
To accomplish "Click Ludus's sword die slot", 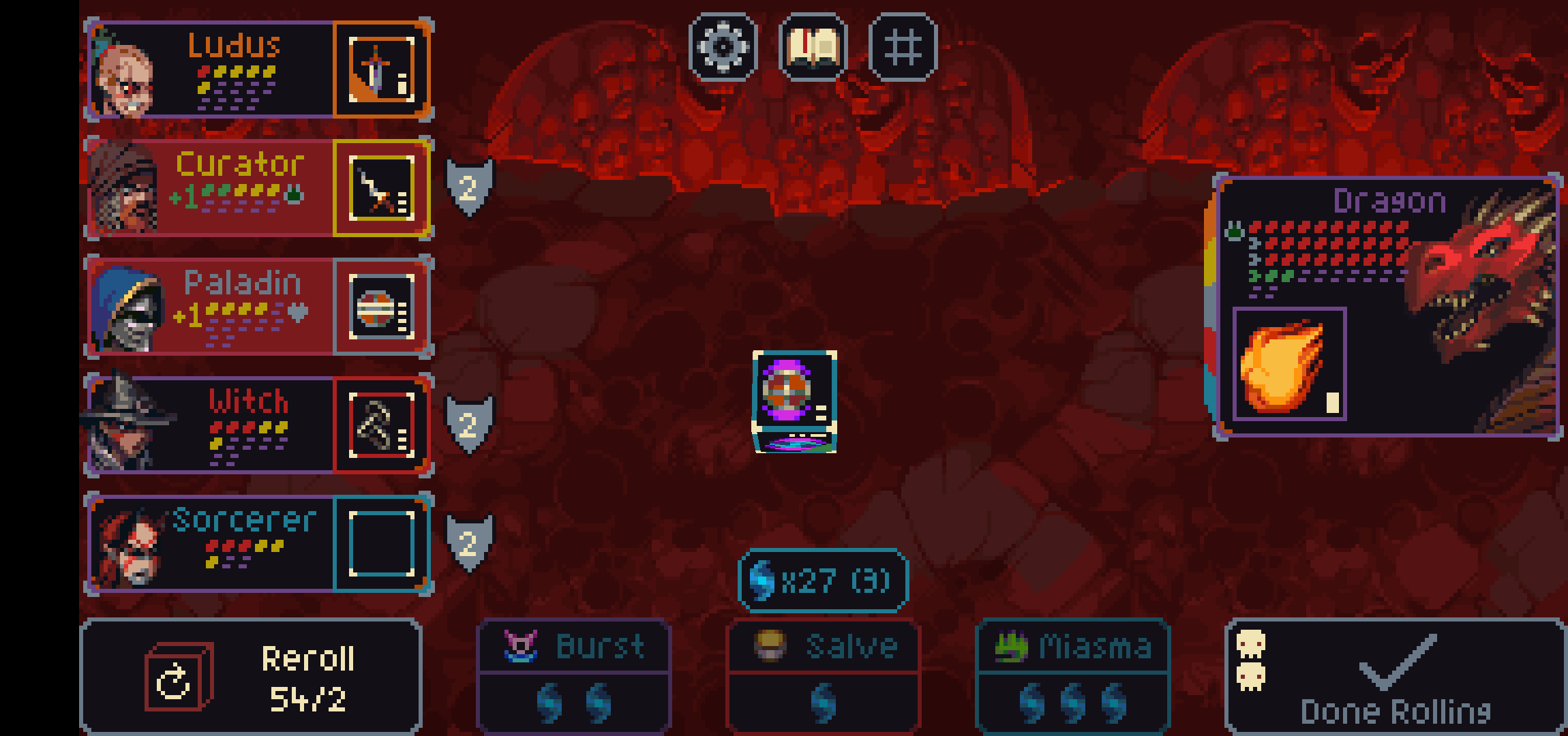I will pyautogui.click(x=382, y=70).
